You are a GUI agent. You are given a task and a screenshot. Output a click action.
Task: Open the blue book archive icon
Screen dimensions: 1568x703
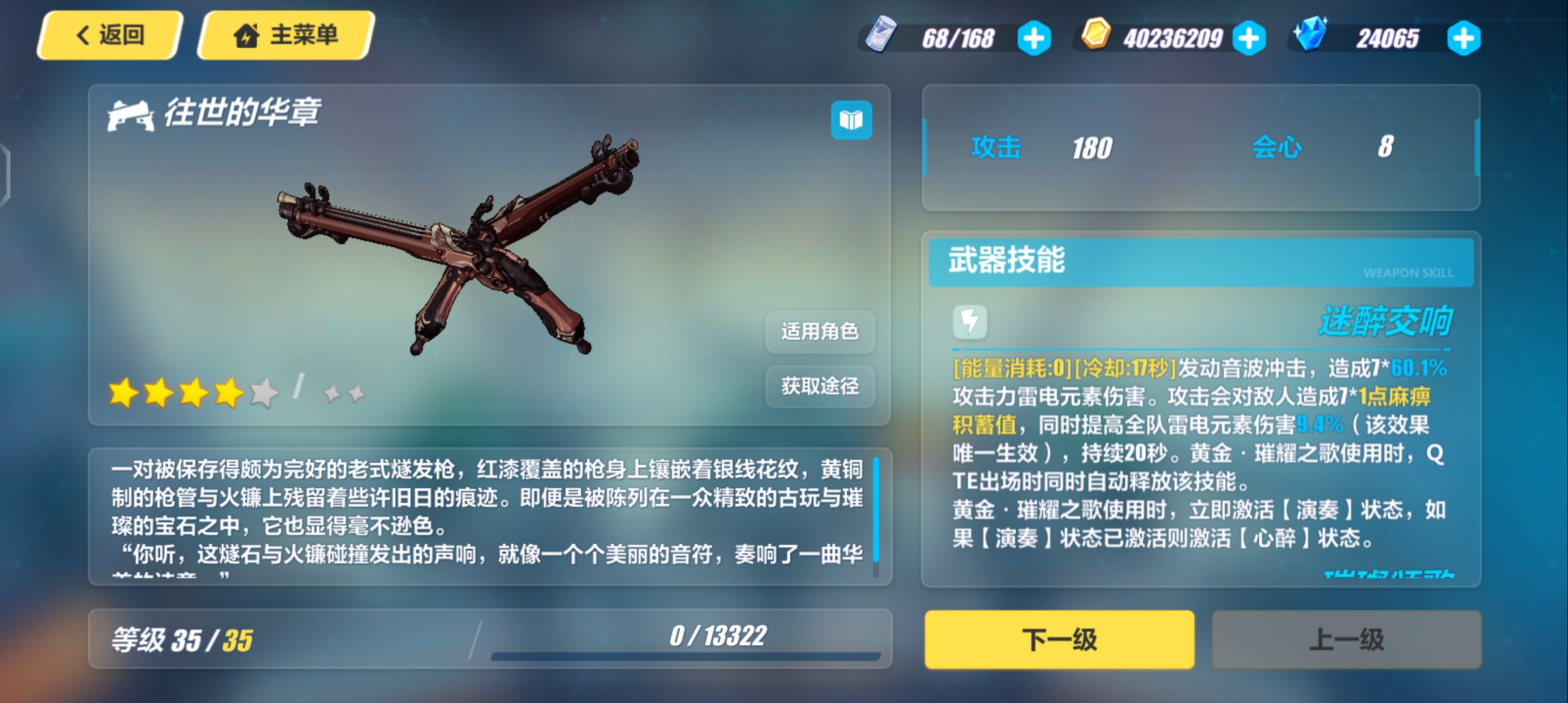pos(851,120)
